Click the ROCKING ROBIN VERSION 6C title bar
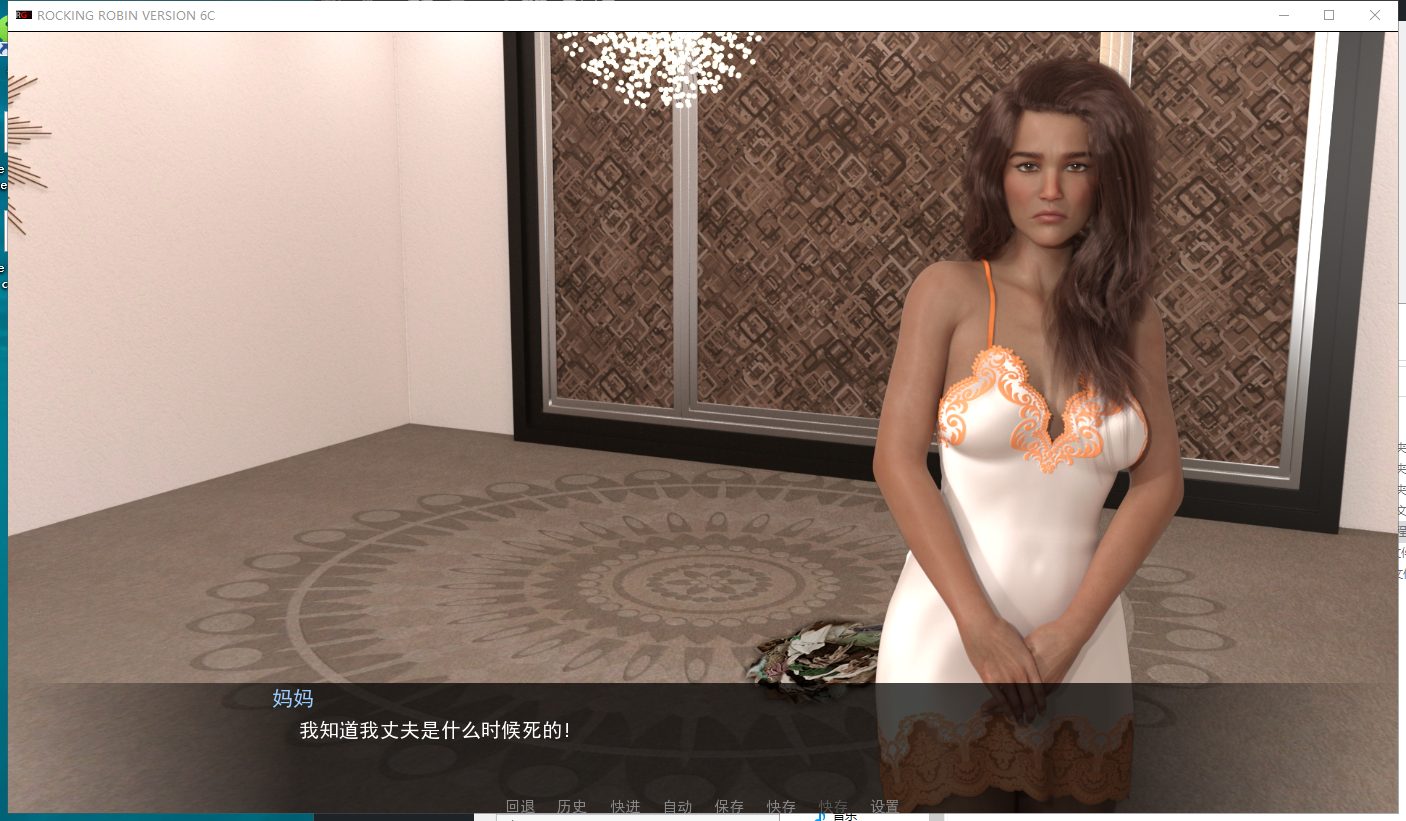1406x821 pixels. tap(126, 15)
